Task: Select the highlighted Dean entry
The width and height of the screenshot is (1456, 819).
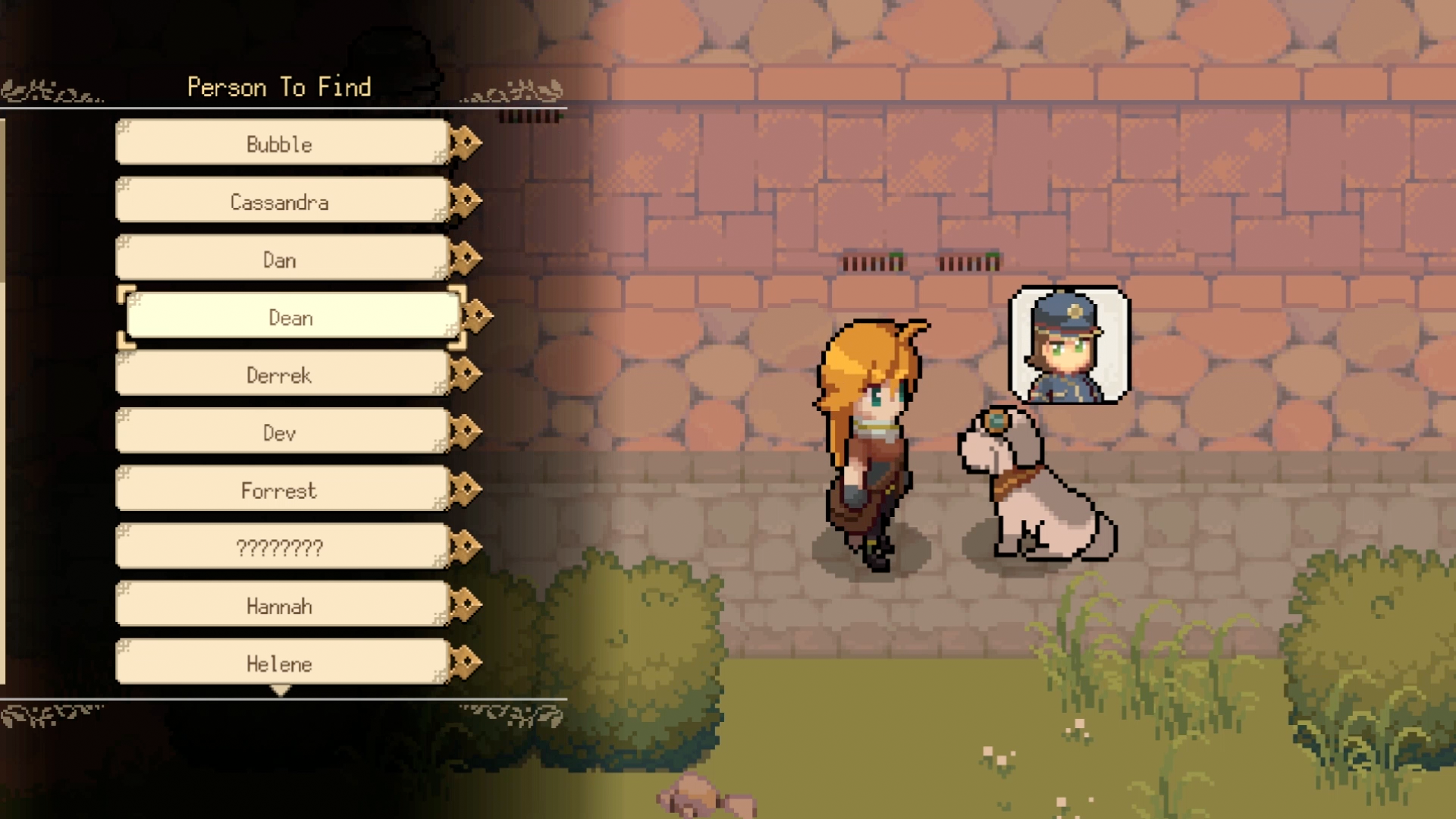Action: point(292,316)
